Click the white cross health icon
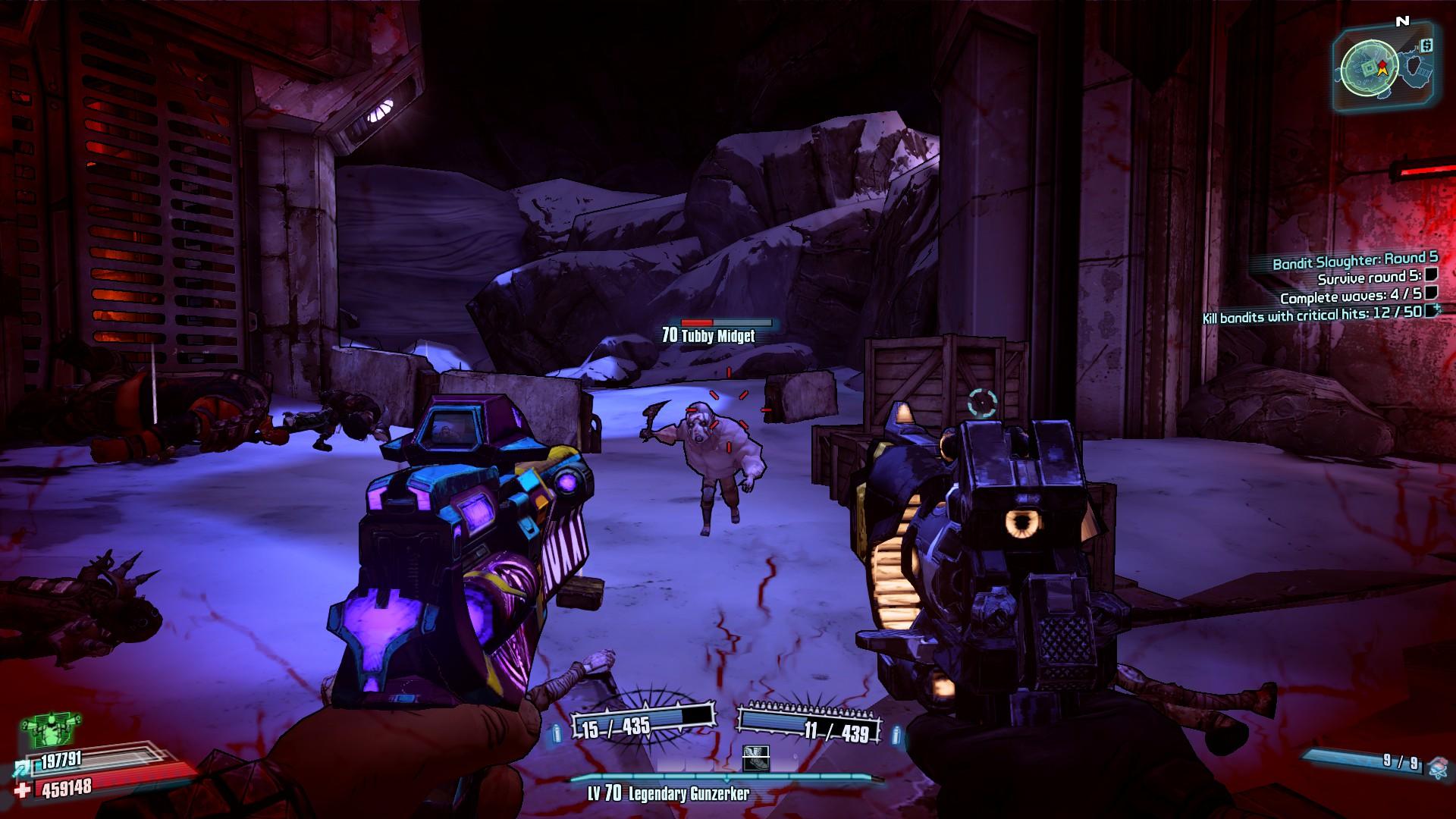 (24, 791)
